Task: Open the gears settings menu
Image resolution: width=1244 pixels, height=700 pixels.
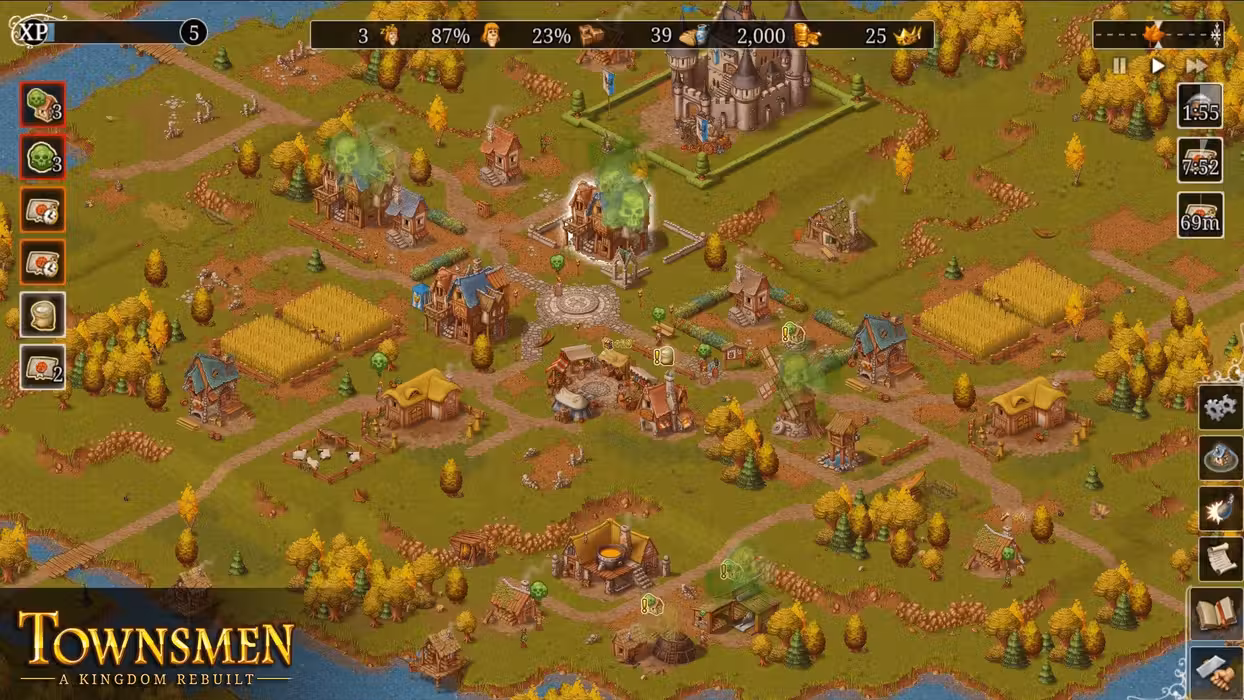Action: [x=1220, y=407]
